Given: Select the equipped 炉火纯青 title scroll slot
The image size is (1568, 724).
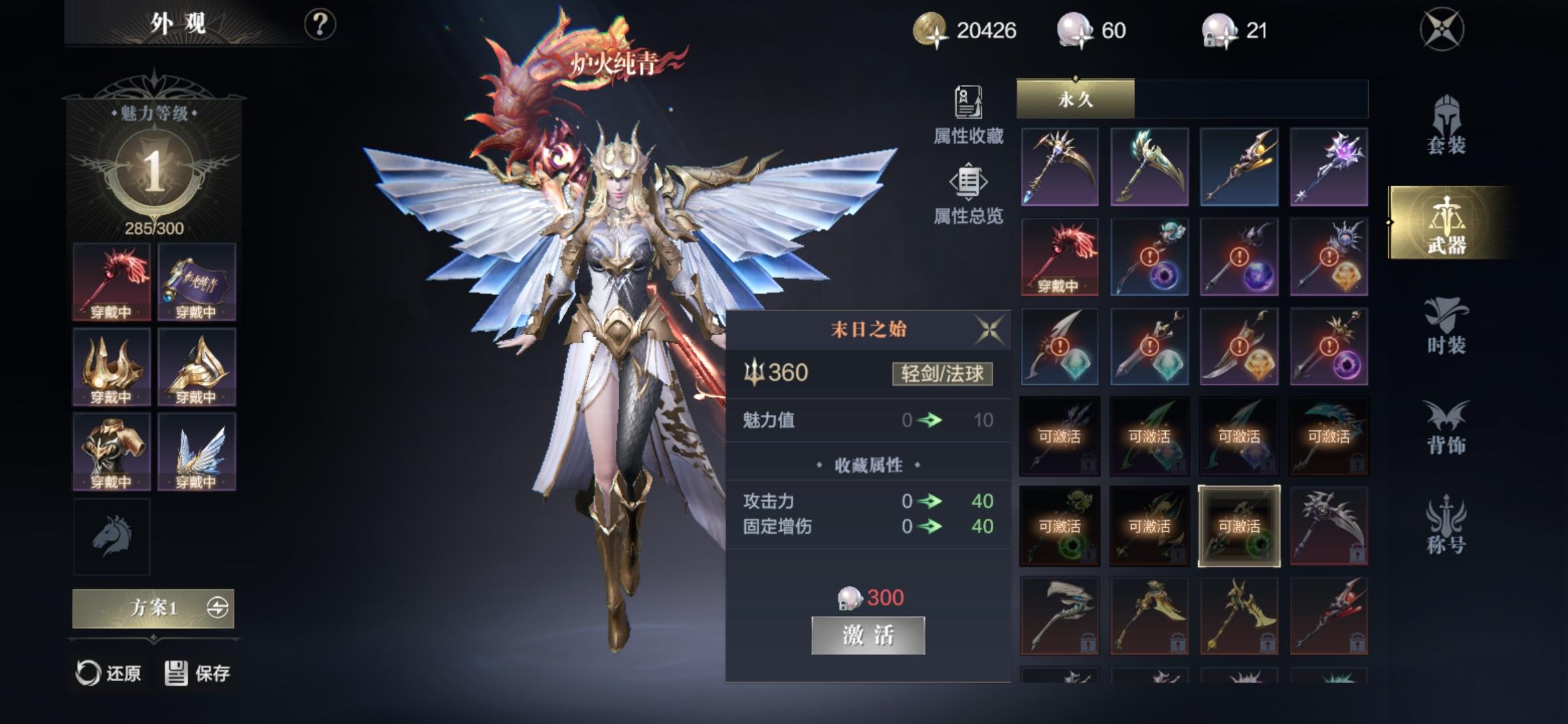Looking at the screenshot, I should pos(196,282).
